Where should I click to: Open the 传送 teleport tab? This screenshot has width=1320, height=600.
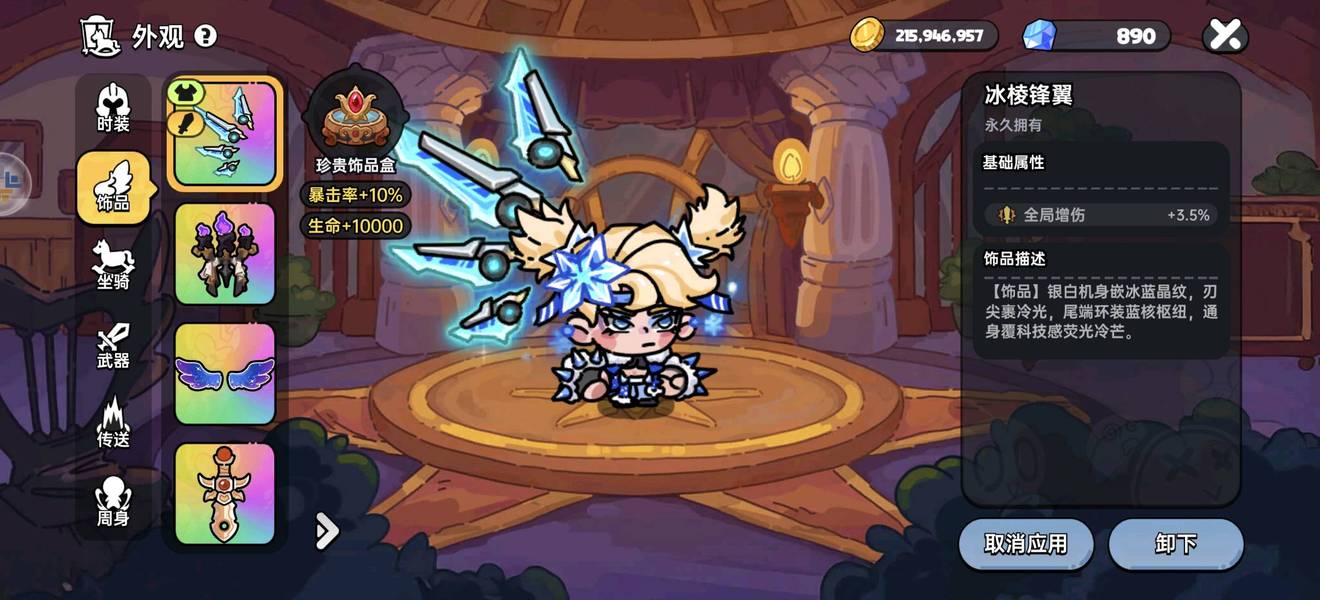113,423
